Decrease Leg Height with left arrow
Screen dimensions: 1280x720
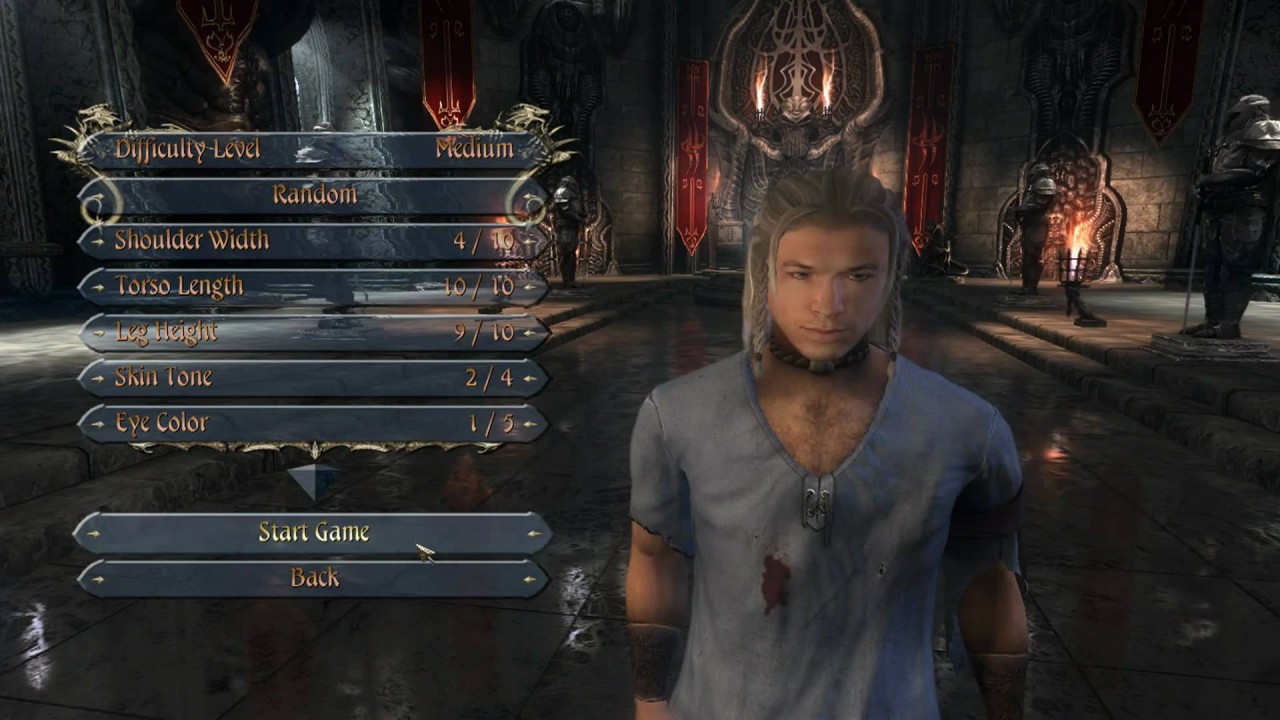click(97, 332)
